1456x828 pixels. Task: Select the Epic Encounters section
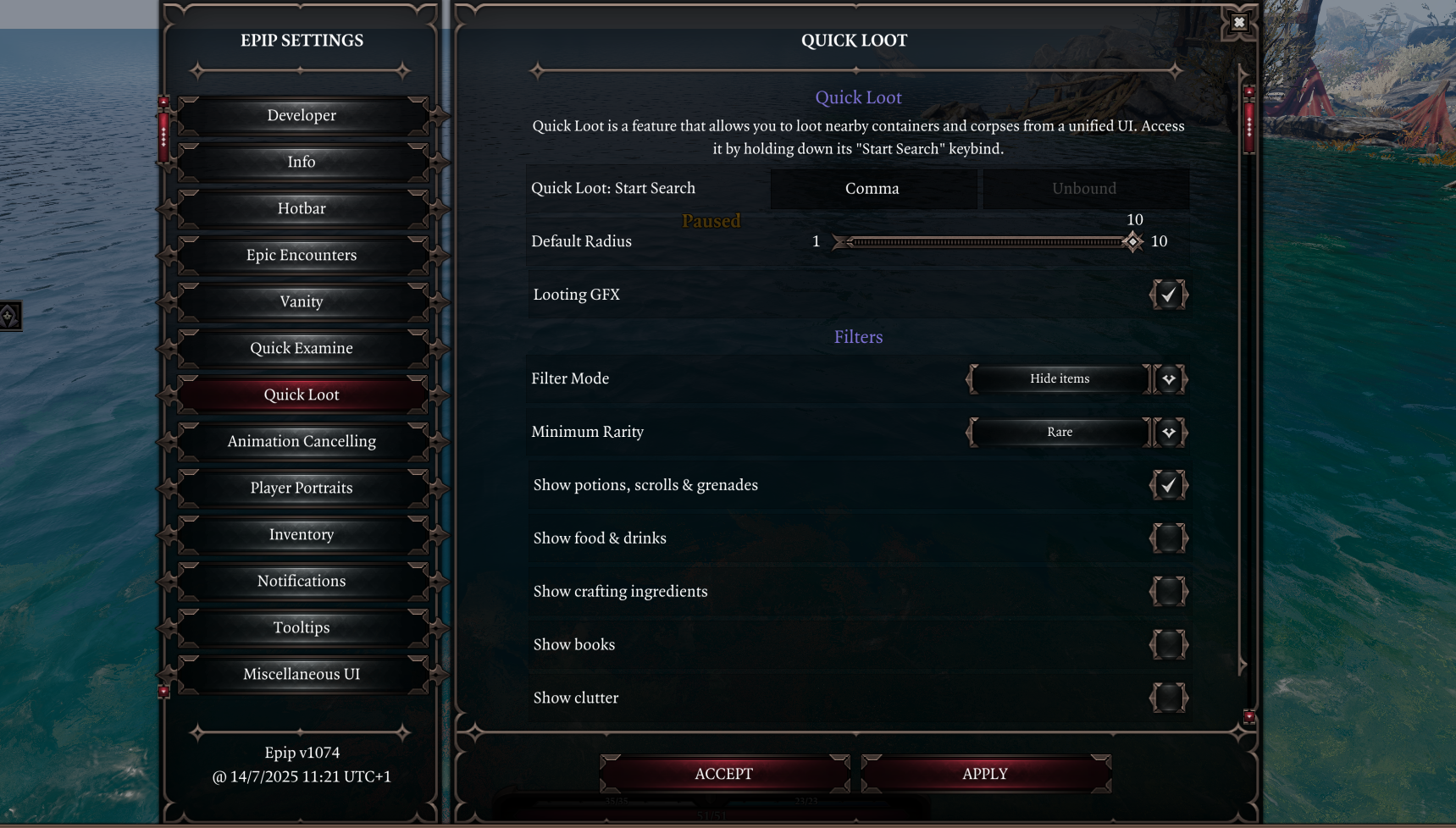tap(302, 255)
